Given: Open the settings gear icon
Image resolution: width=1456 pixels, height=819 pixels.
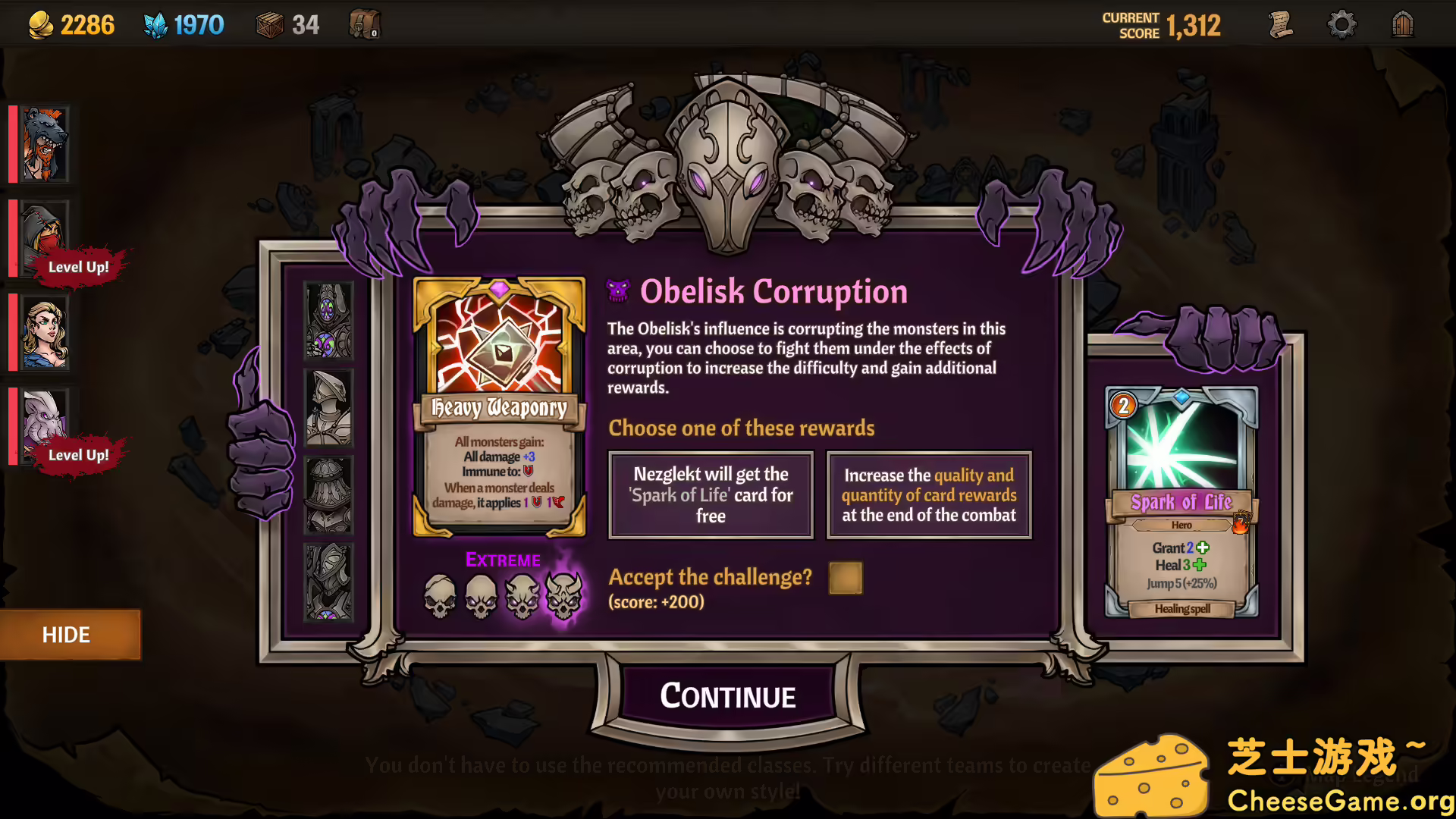Looking at the screenshot, I should pyautogui.click(x=1342, y=24).
